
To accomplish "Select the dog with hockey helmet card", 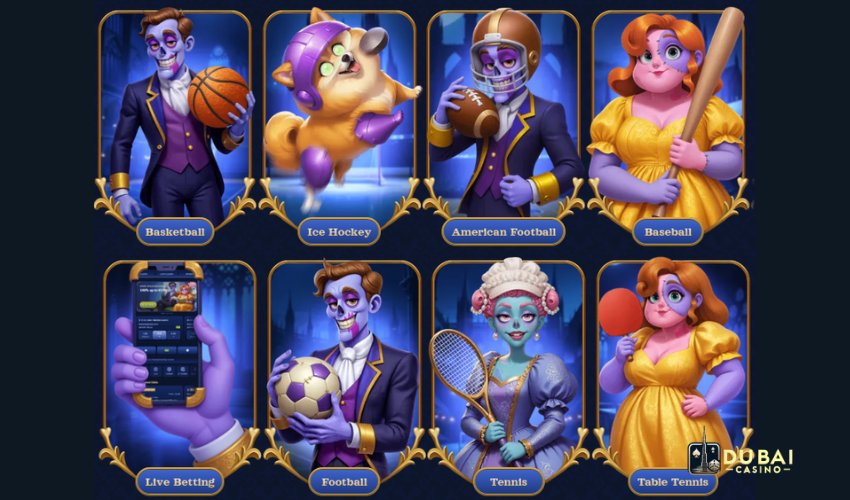I will pos(339,115).
